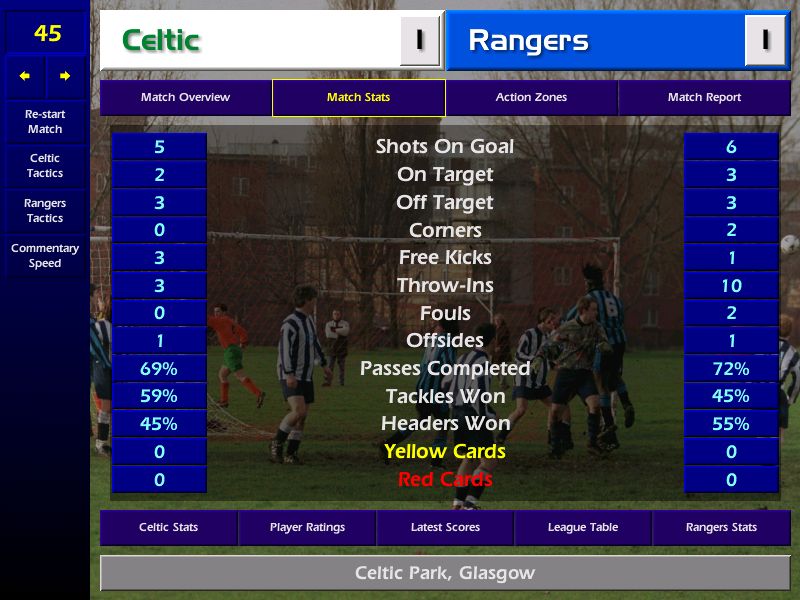Image resolution: width=800 pixels, height=600 pixels.
Task: Click the right yellow arrow button
Action: (x=65, y=76)
